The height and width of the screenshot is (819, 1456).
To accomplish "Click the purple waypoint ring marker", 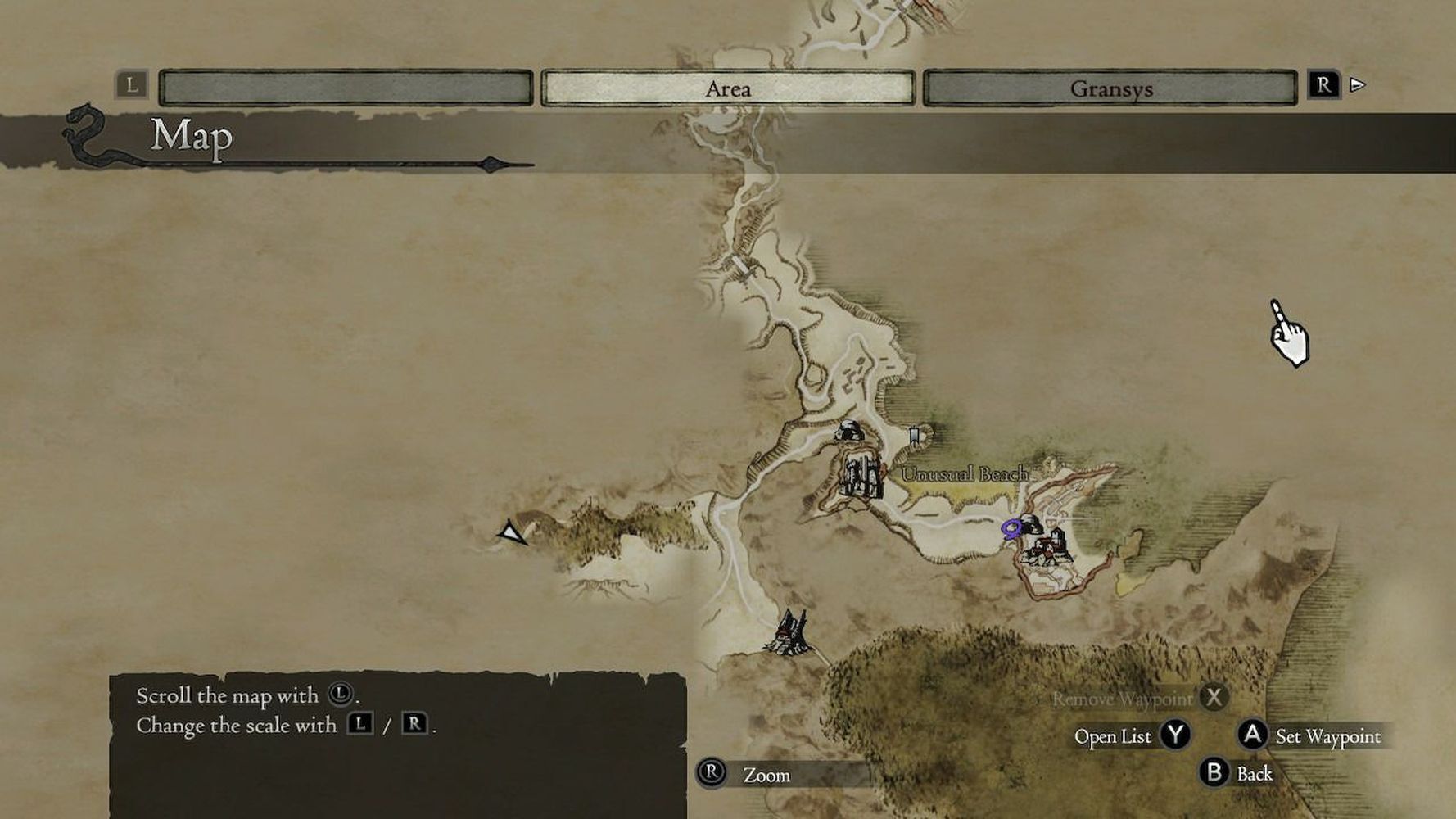I will pos(1012,529).
